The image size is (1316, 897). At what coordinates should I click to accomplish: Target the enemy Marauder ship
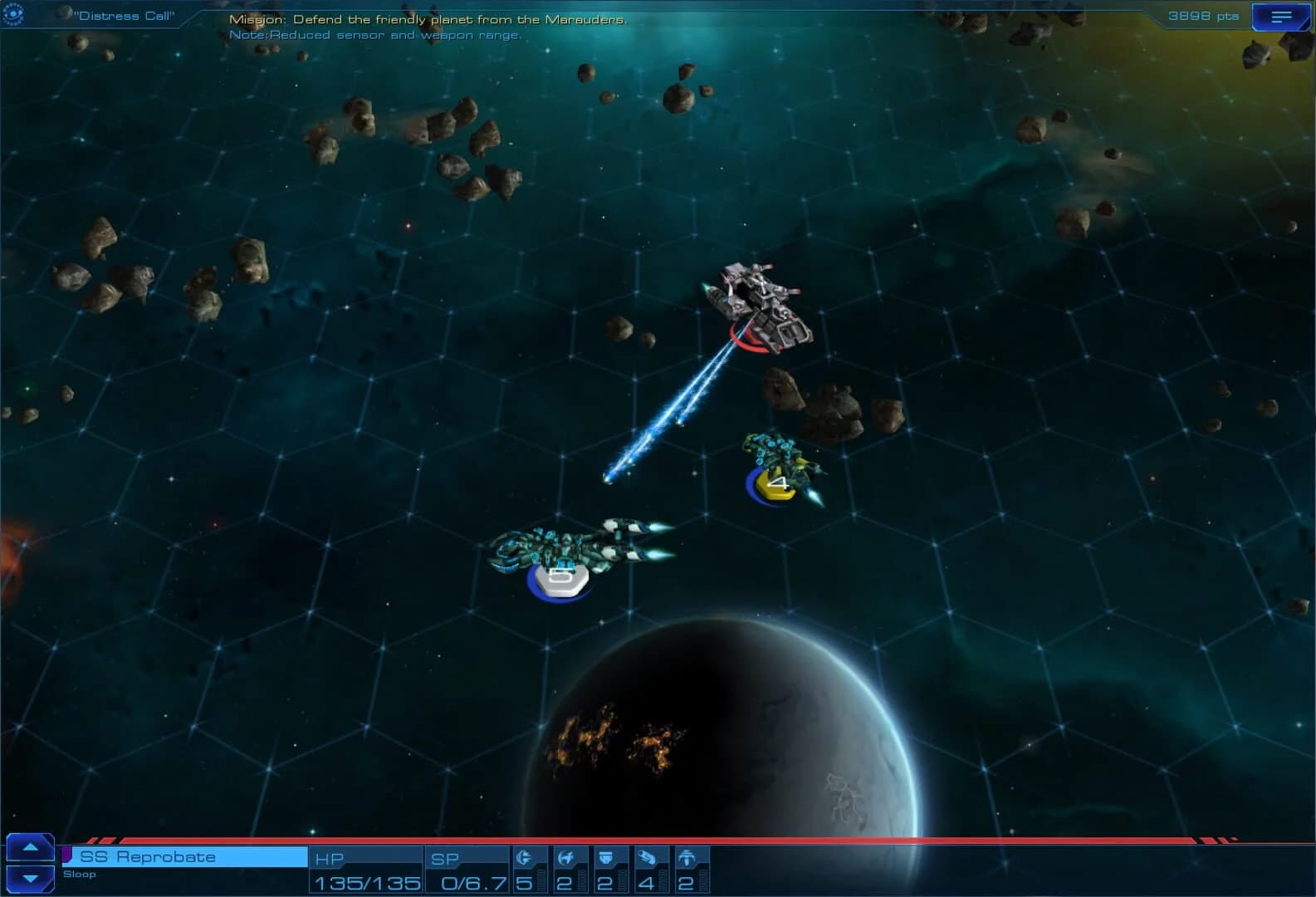pyautogui.click(x=760, y=307)
